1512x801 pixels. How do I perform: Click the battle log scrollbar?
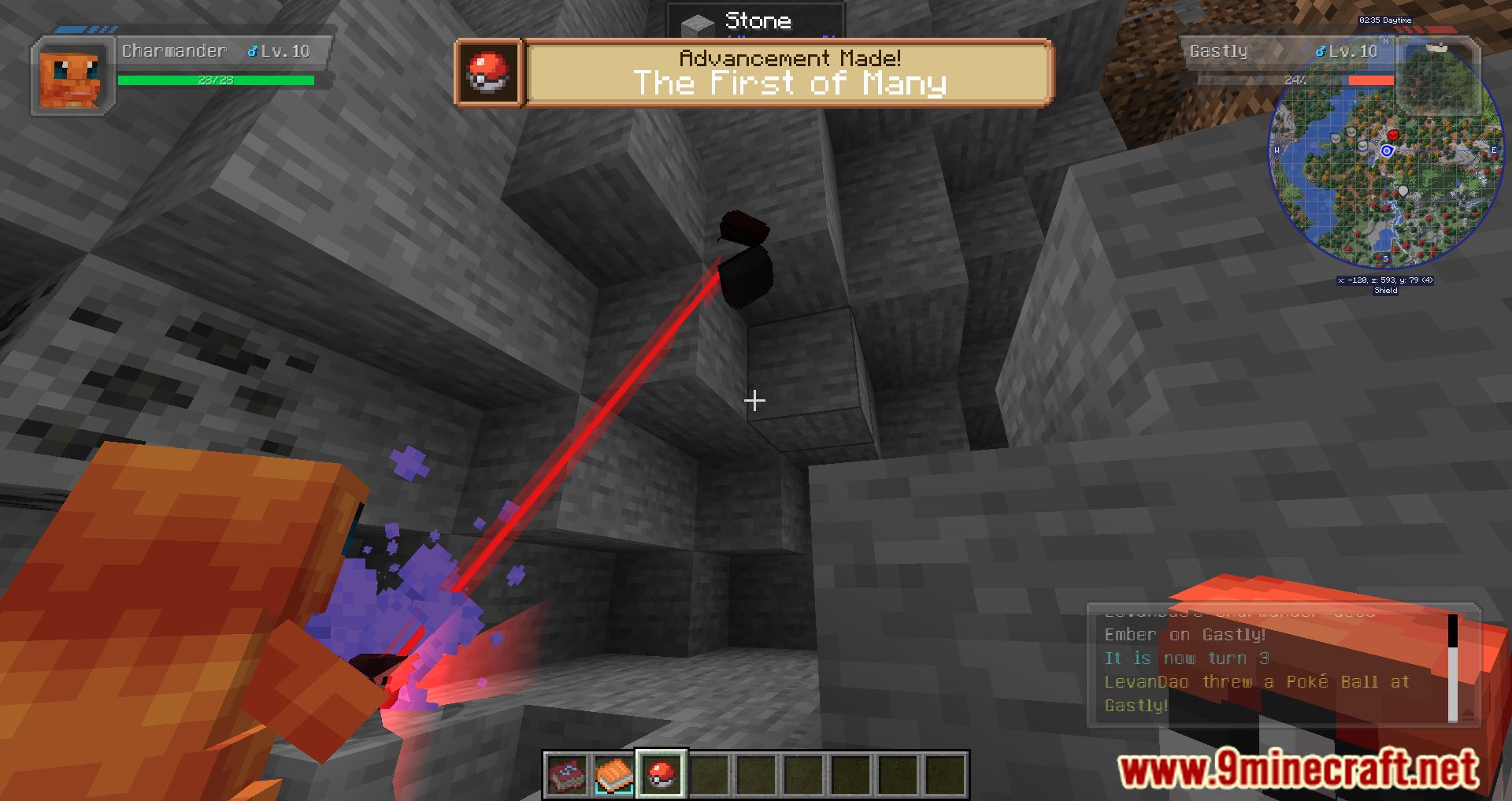1452,668
